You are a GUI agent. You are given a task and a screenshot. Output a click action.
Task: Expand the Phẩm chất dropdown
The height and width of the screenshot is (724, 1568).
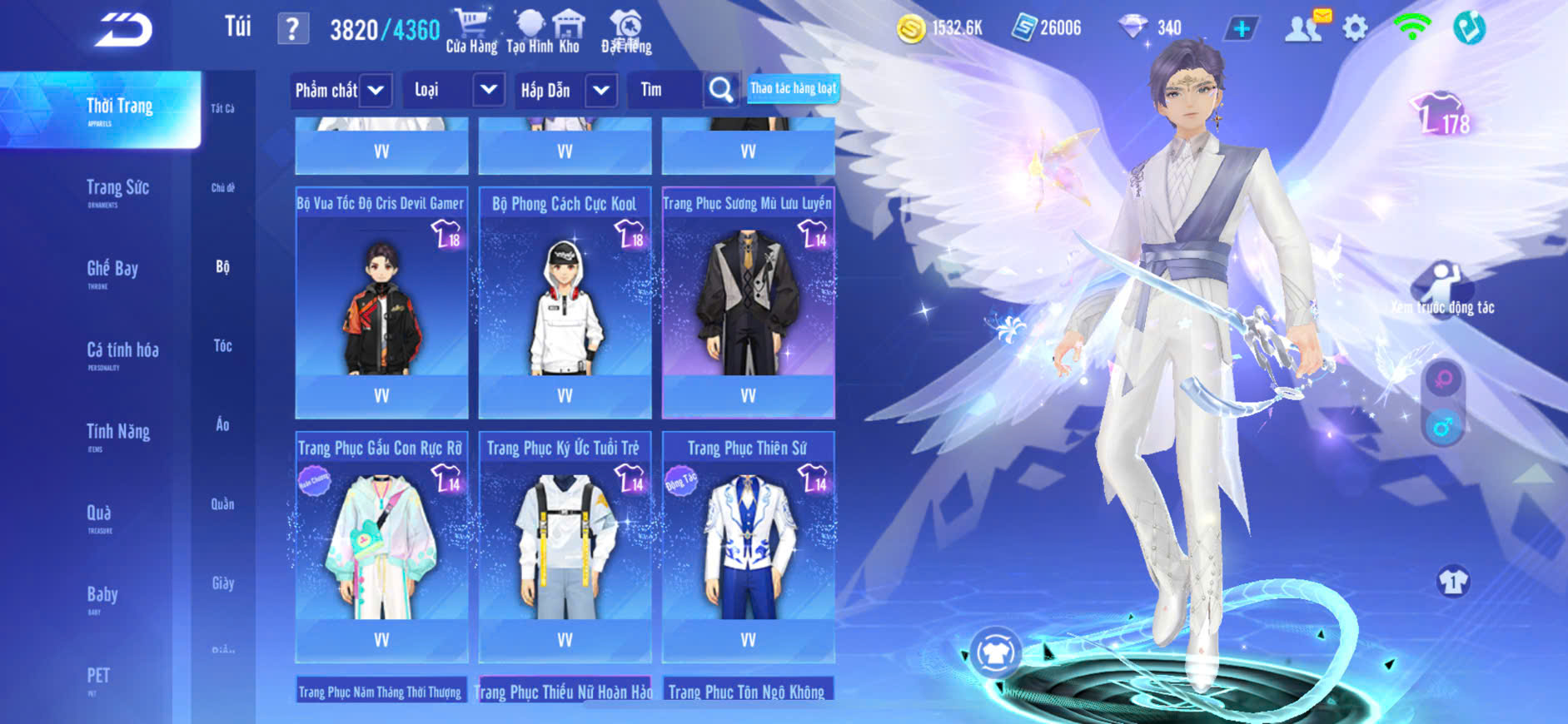(x=376, y=90)
